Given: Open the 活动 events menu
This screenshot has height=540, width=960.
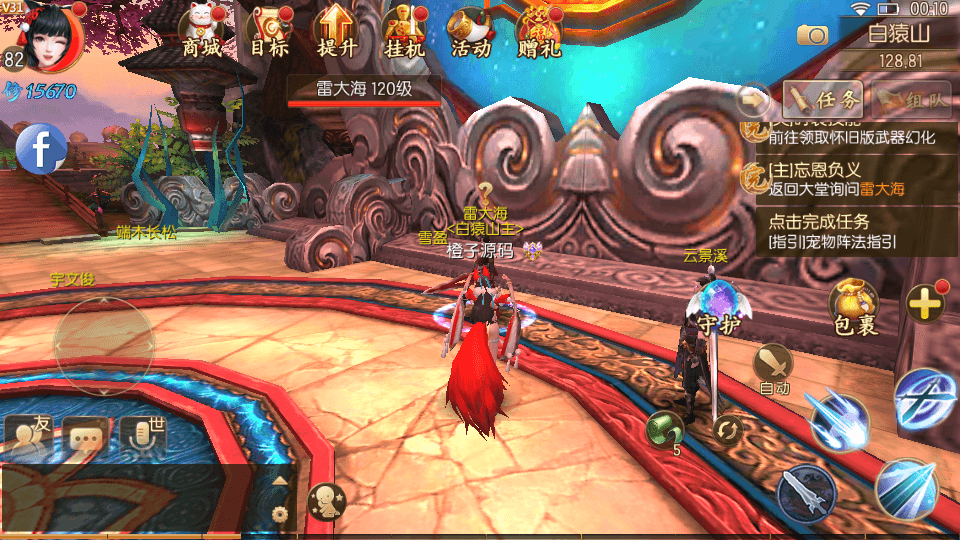Looking at the screenshot, I should tap(471, 33).
